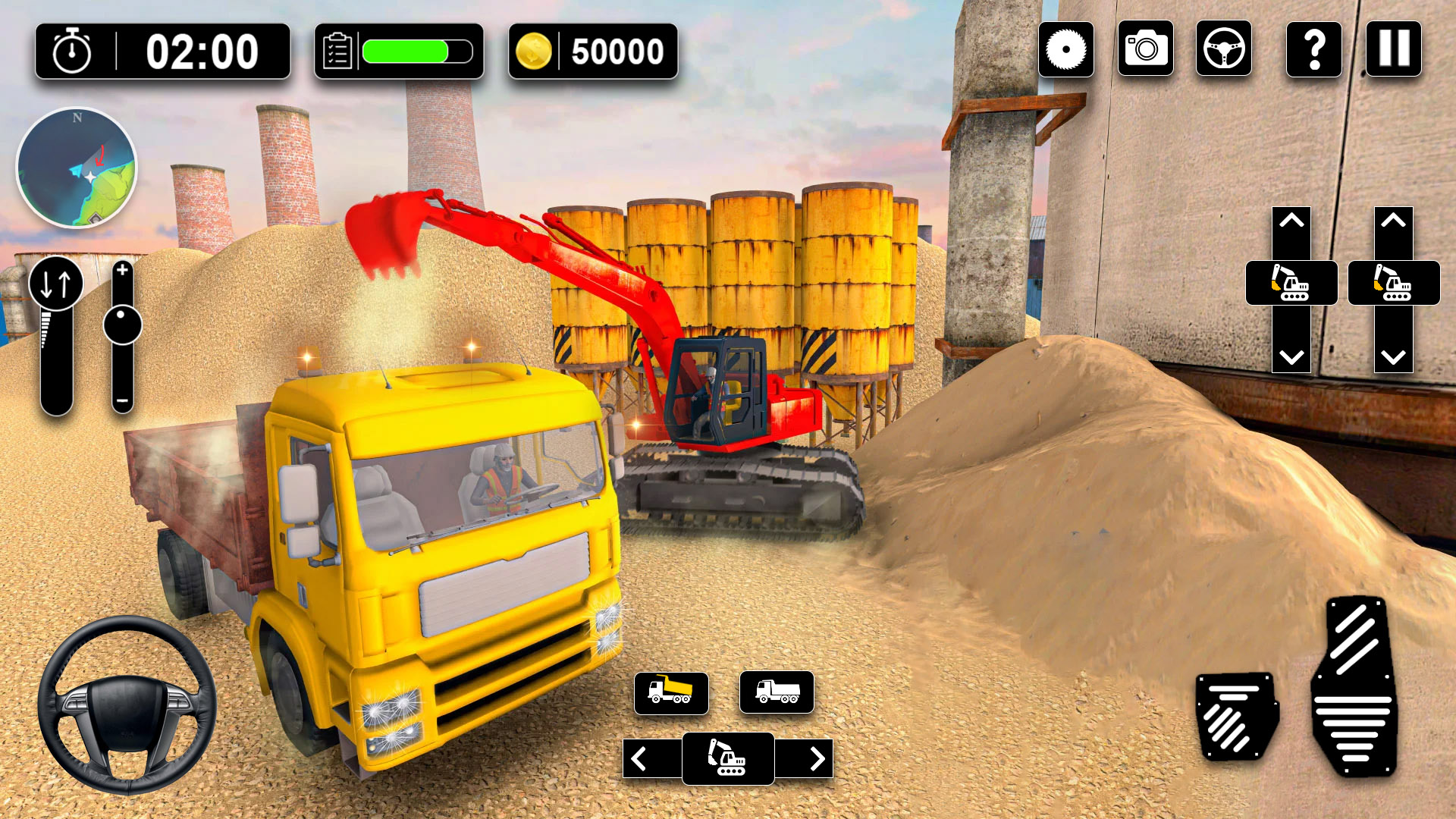The width and height of the screenshot is (1456, 819).
Task: Tap the mission checklist clipboard button
Action: click(x=339, y=50)
